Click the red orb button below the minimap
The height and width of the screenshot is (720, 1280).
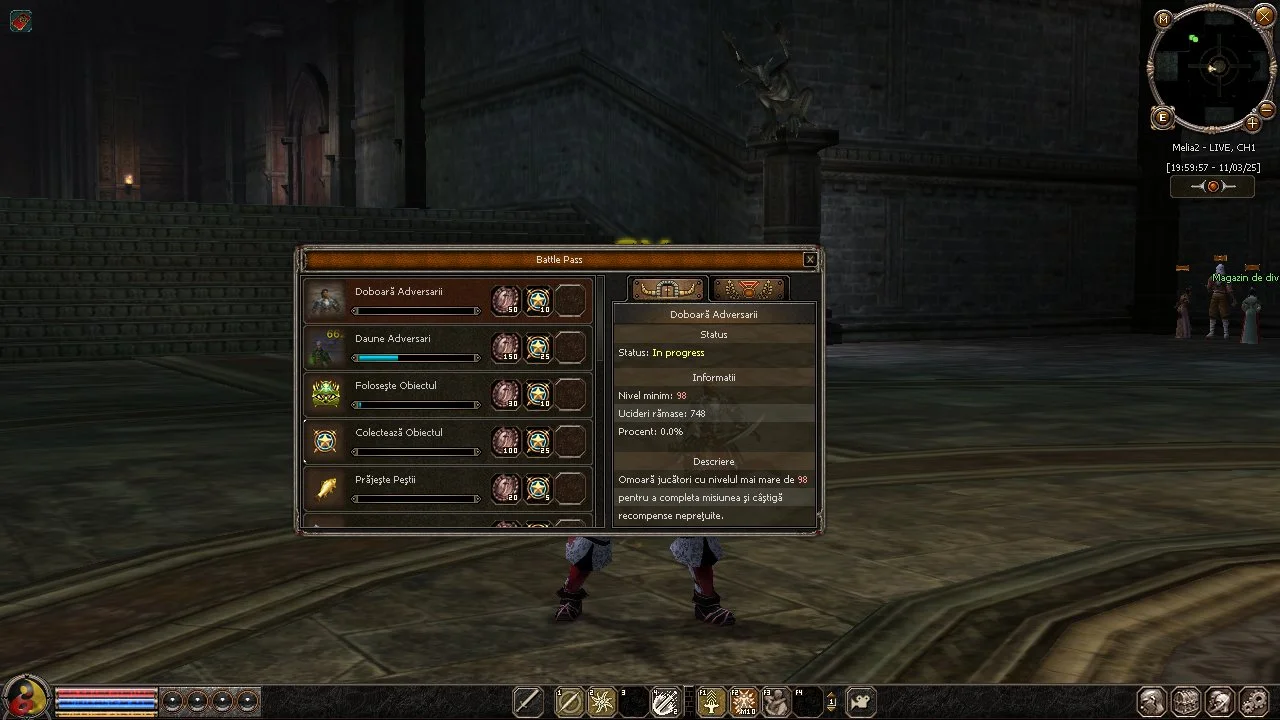(1212, 187)
